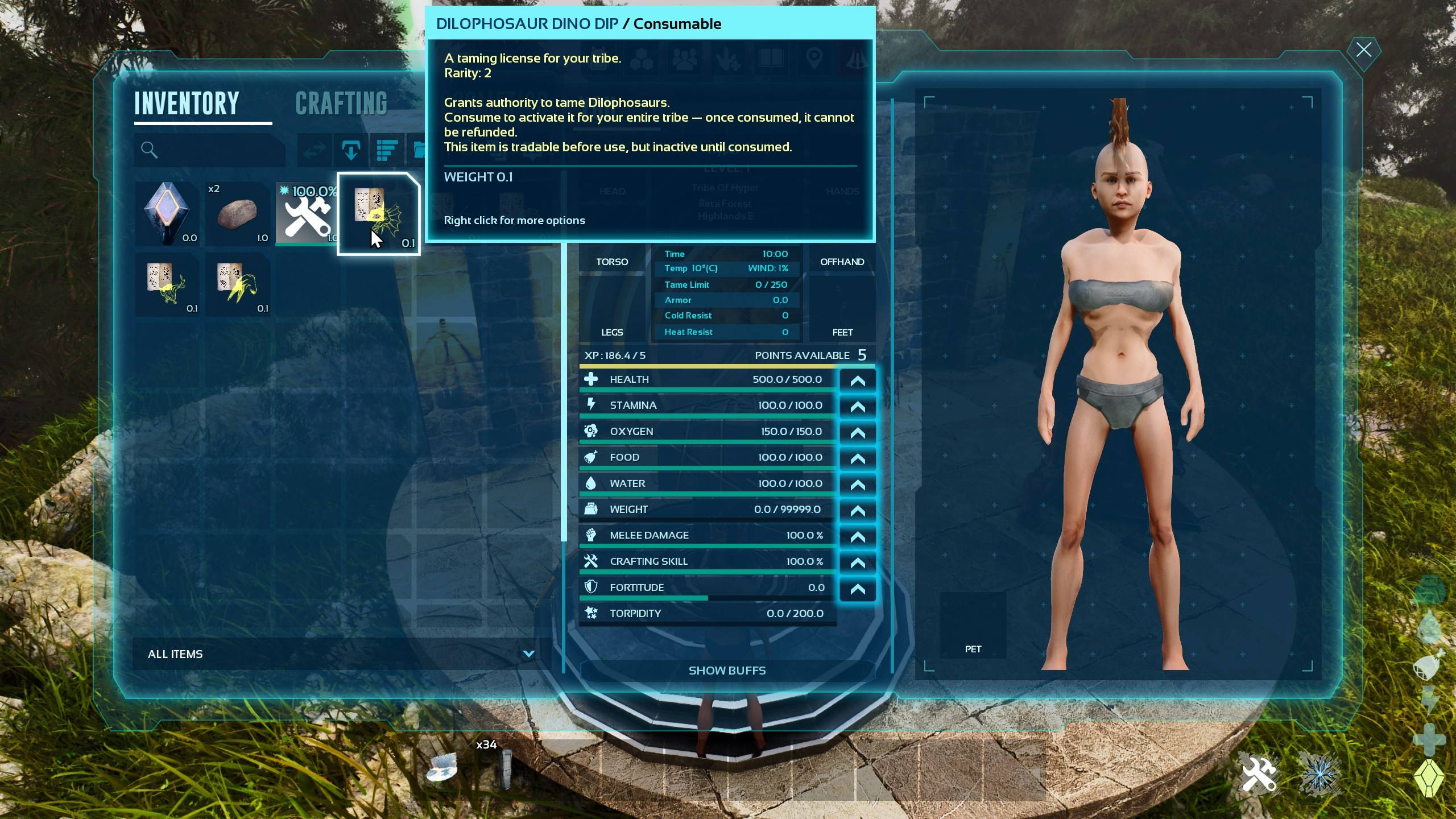This screenshot has height=819, width=1456.
Task: Put a point into Fortitude
Action: (857, 589)
